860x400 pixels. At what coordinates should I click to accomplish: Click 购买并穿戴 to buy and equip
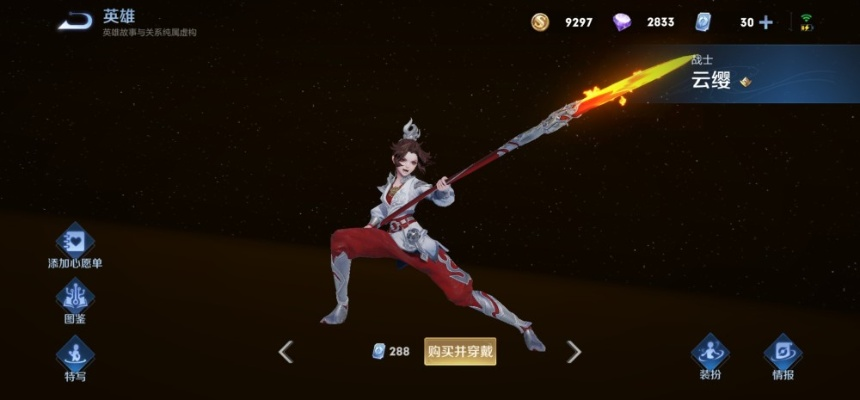460,351
